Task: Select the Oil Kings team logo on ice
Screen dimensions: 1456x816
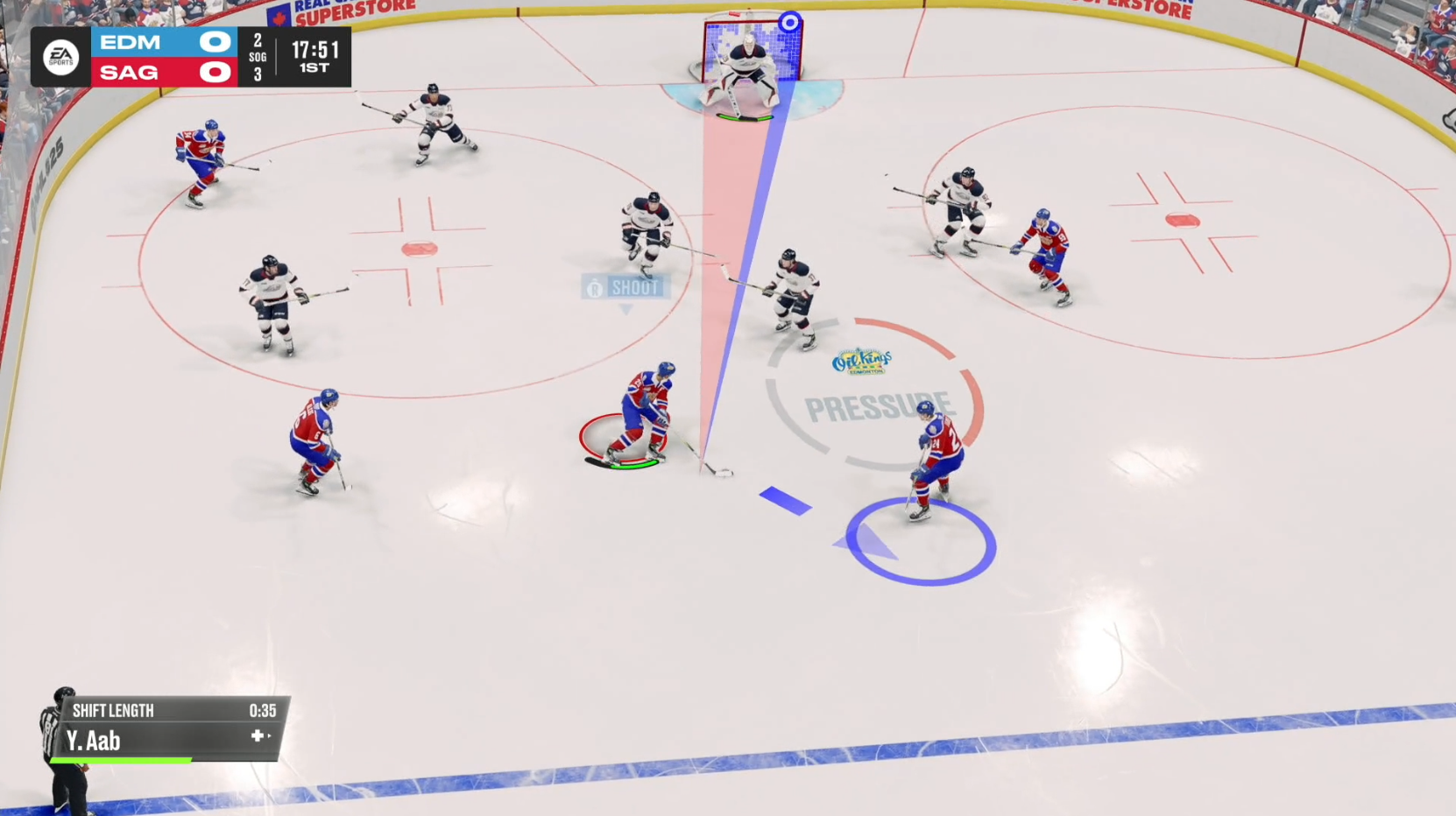Action: 861,362
